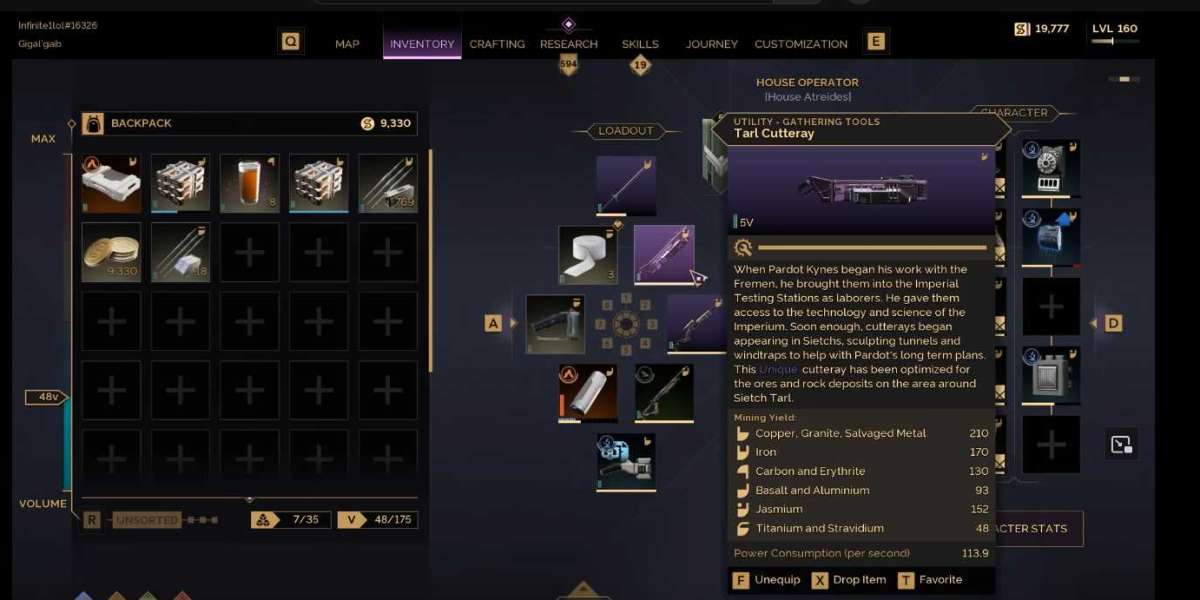Unequip the Tarl Cutteray
1200x600 pixels.
tap(767, 580)
